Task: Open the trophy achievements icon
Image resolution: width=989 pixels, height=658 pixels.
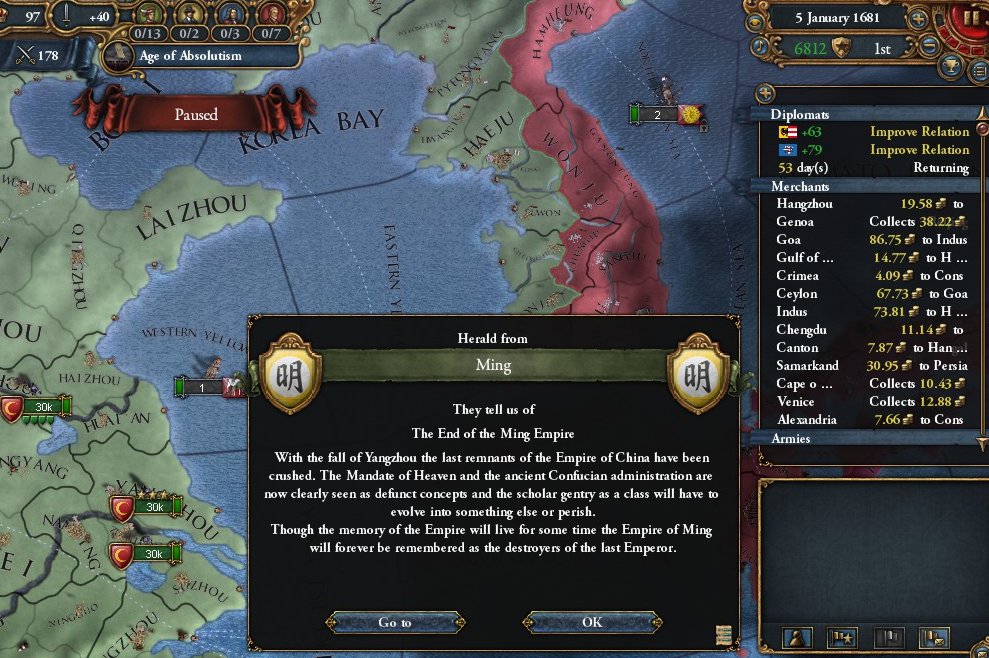Action: click(x=951, y=67)
